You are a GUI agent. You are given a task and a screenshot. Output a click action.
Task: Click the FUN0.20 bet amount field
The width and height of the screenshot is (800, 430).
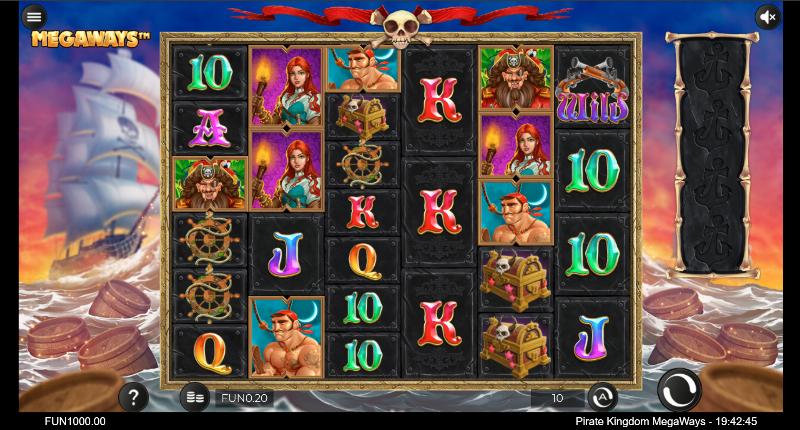(245, 398)
